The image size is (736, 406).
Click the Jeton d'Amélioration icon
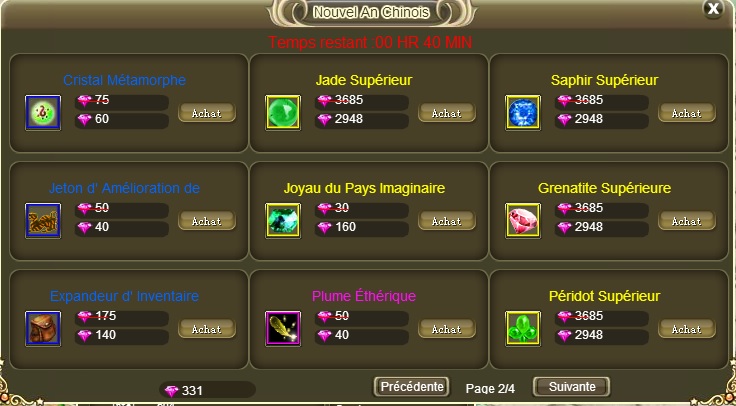click(x=43, y=220)
